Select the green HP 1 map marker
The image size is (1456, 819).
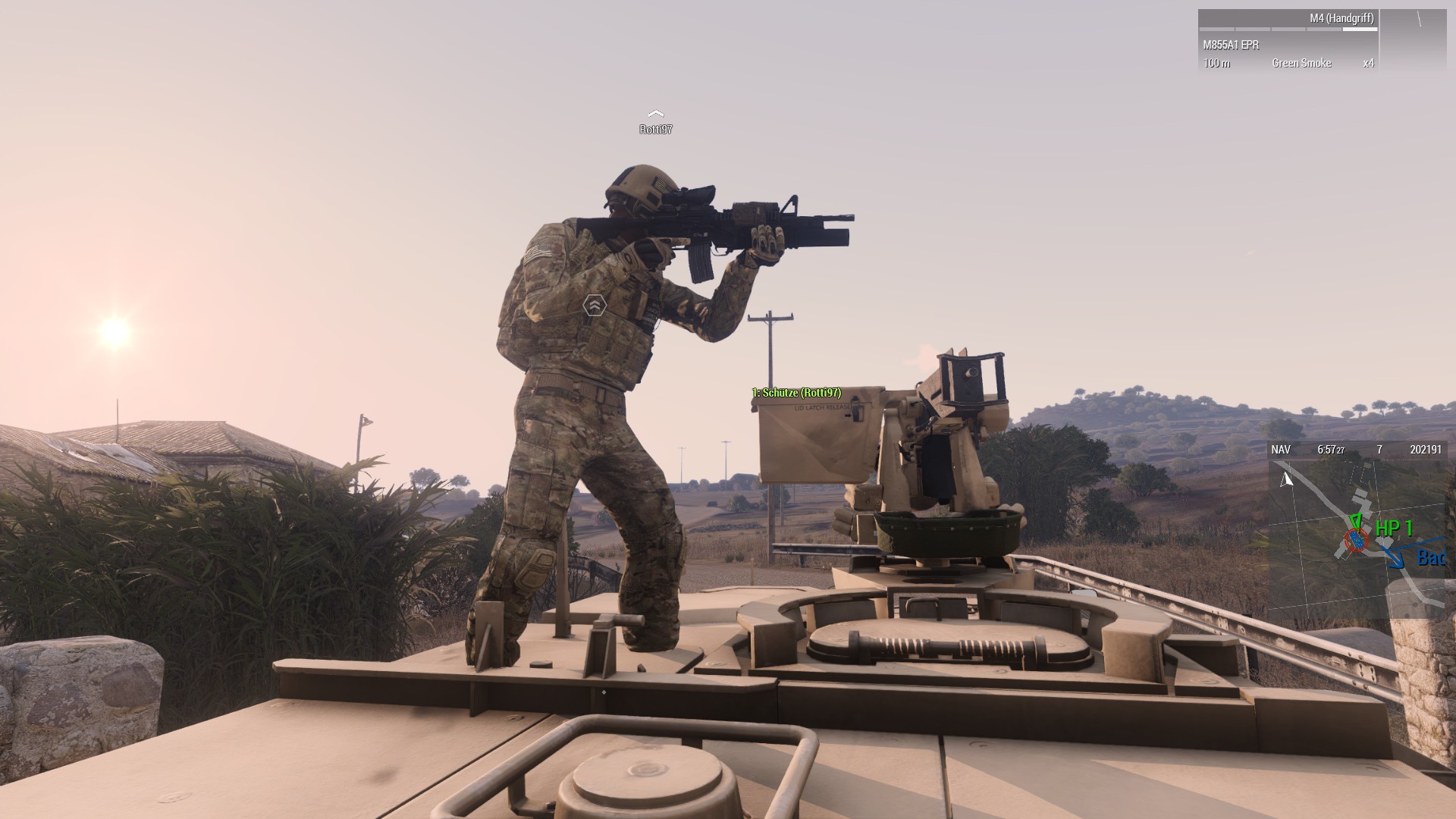pyautogui.click(x=1393, y=529)
